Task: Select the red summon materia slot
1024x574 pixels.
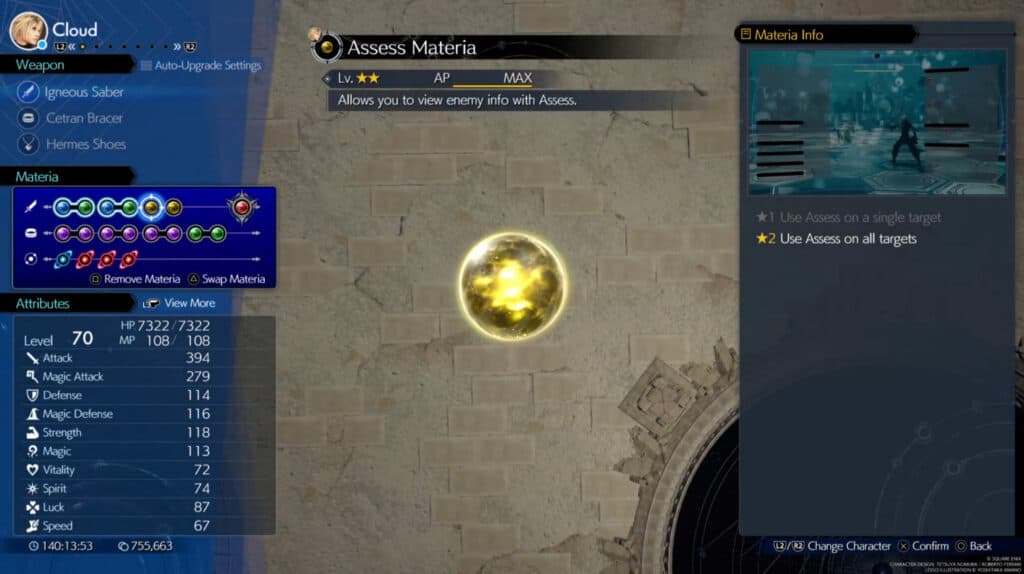Action: 241,207
